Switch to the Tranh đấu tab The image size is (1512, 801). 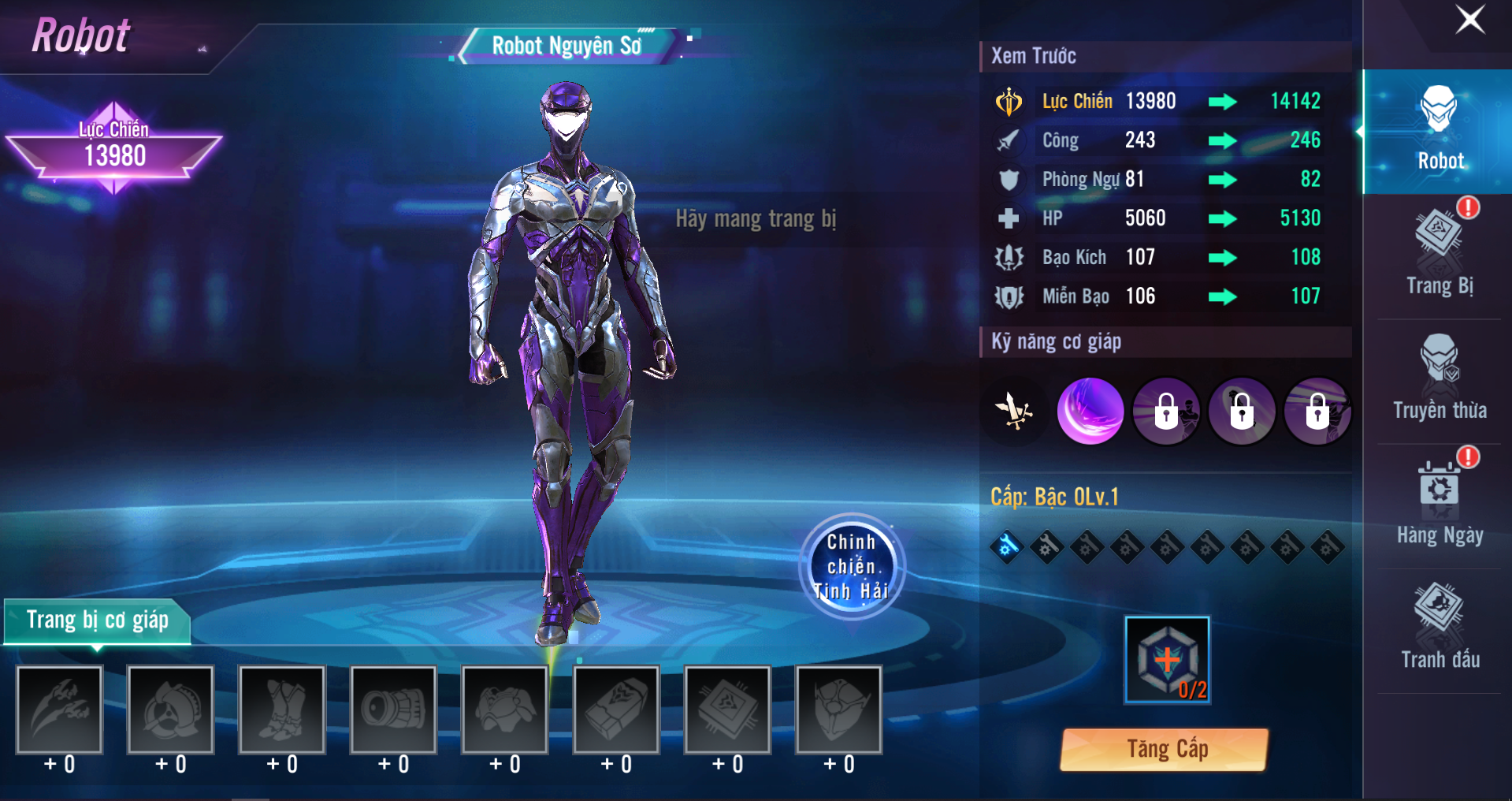(1440, 628)
